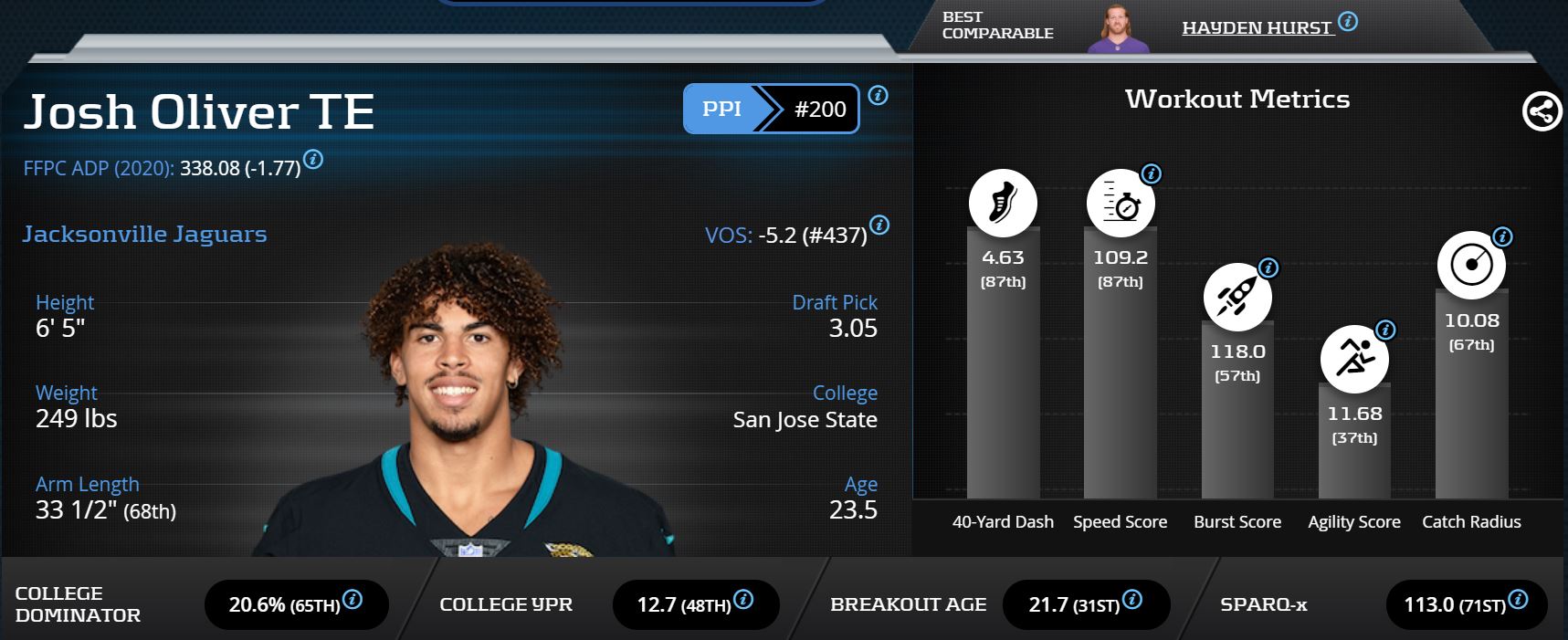Viewport: 1568px width, 640px height.
Task: Open the SPARQ-x info icon
Action: (x=1518, y=600)
